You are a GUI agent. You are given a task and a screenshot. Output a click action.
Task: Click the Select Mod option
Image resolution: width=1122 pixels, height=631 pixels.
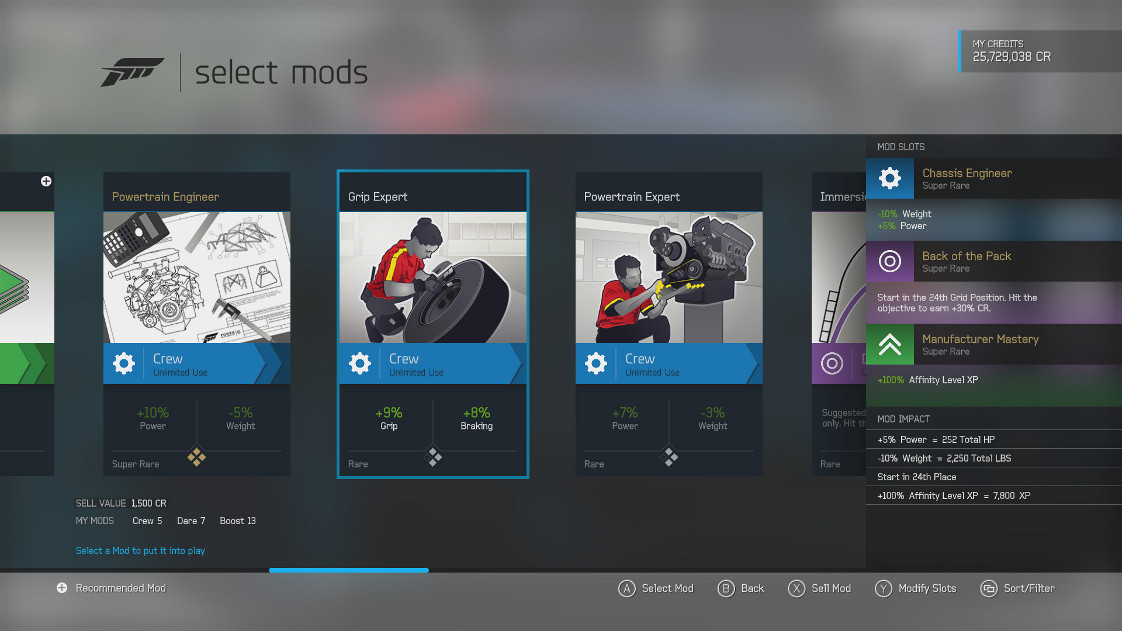[656, 589]
